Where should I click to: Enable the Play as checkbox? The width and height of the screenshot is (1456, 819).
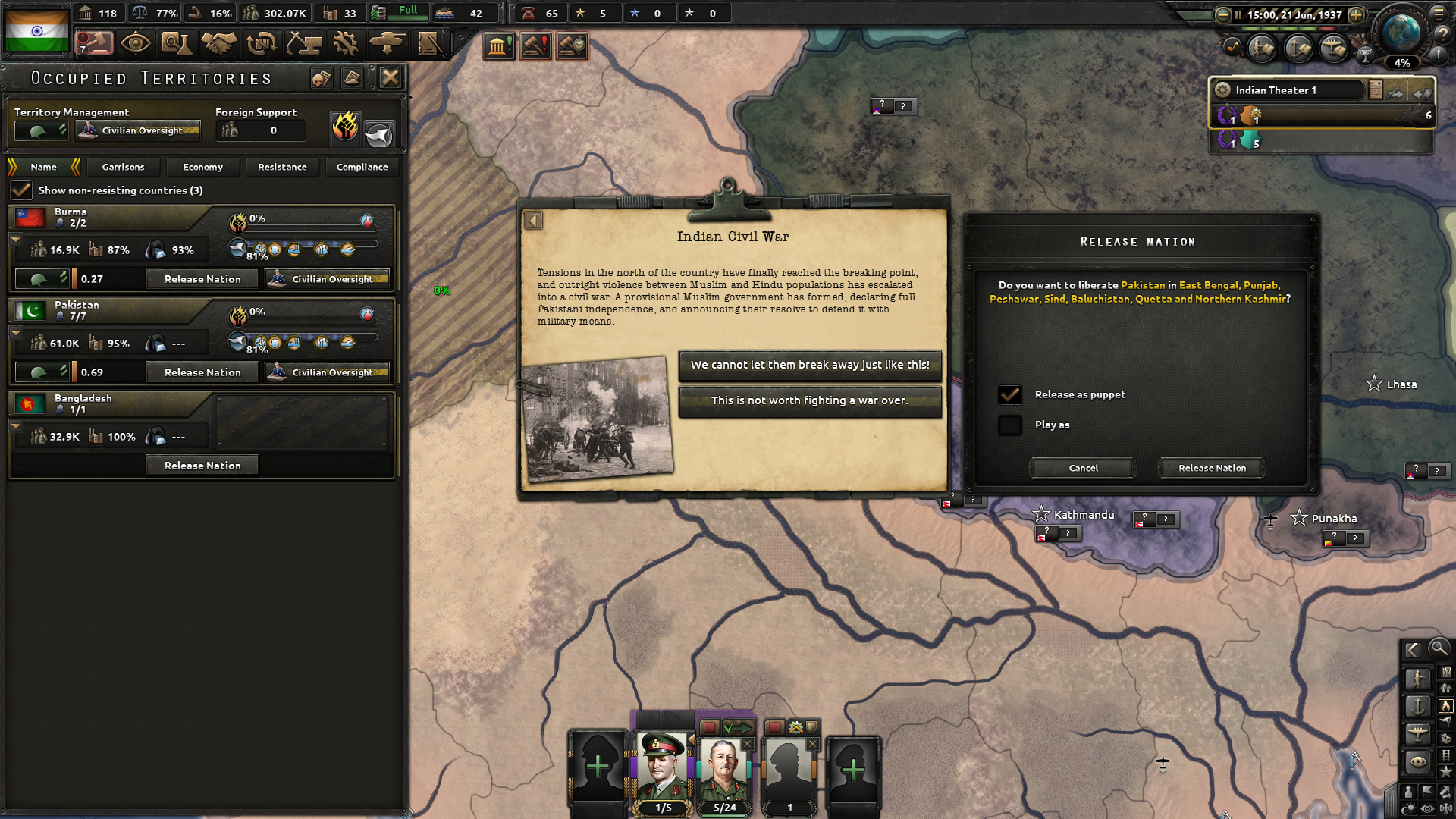(1009, 425)
